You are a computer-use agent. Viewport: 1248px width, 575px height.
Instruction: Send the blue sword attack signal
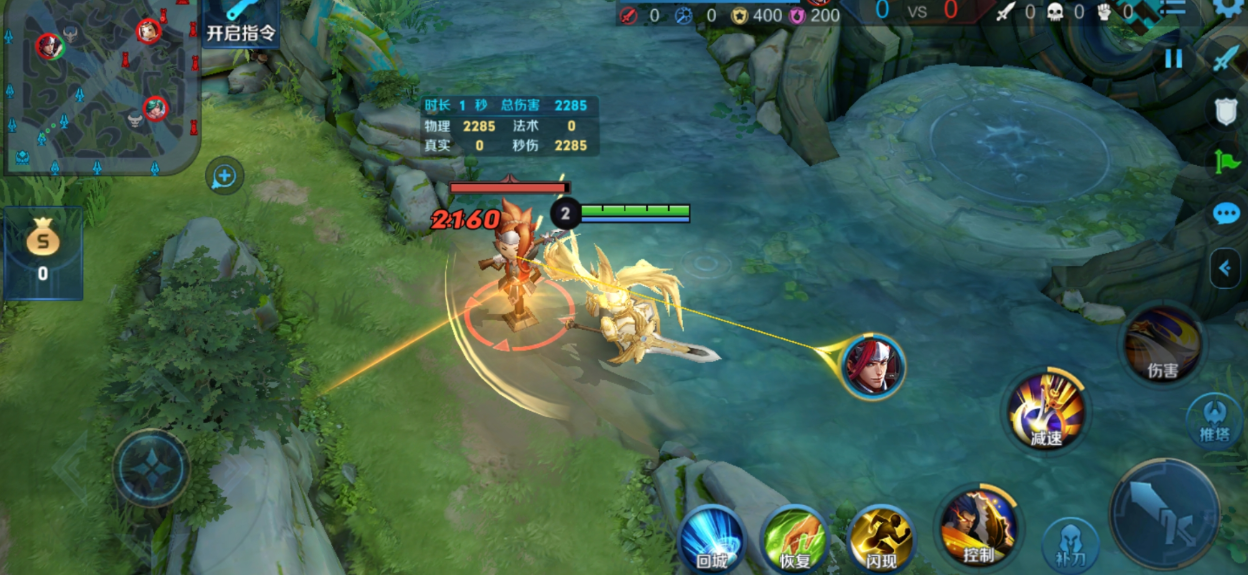point(1226,59)
